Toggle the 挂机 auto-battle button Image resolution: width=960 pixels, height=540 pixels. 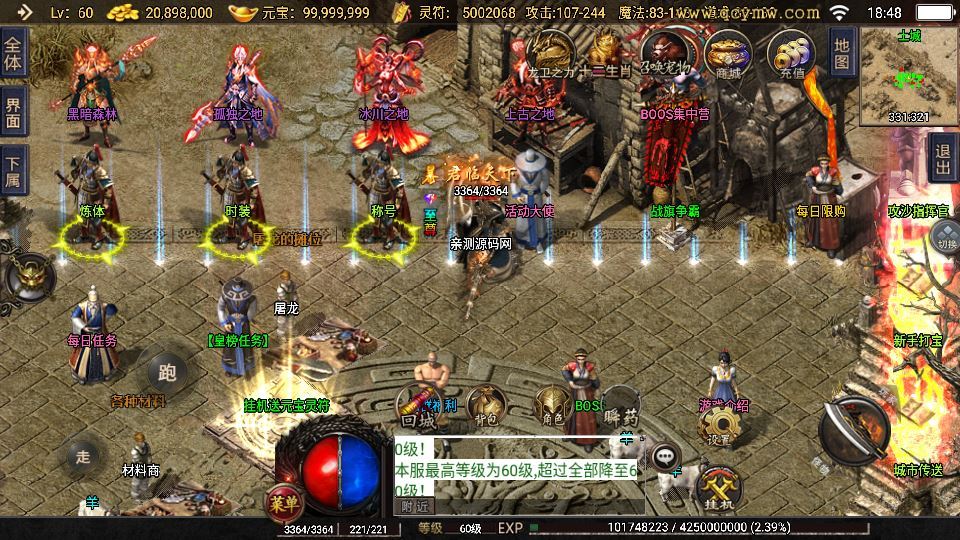pyautogui.click(x=719, y=489)
